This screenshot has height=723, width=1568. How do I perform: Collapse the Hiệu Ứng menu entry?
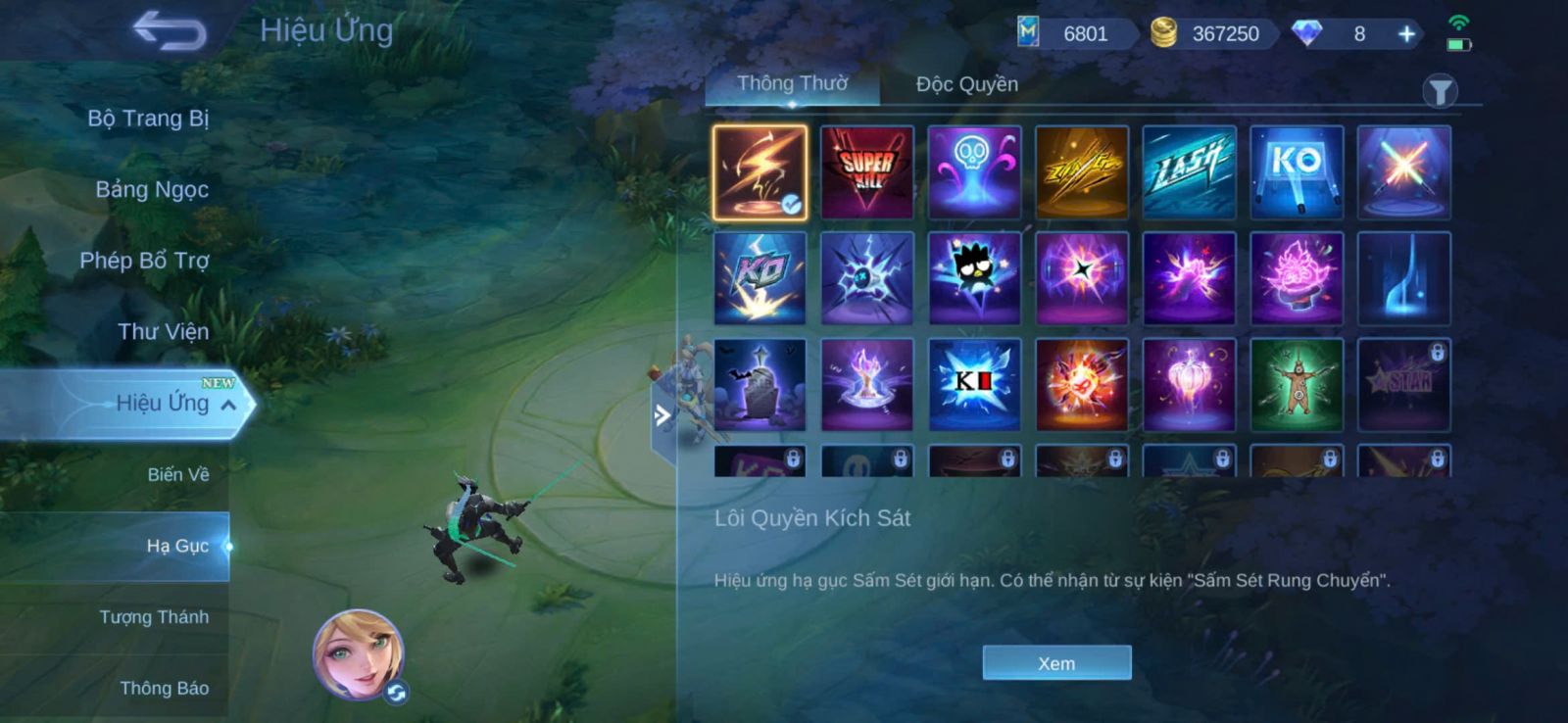click(x=227, y=405)
